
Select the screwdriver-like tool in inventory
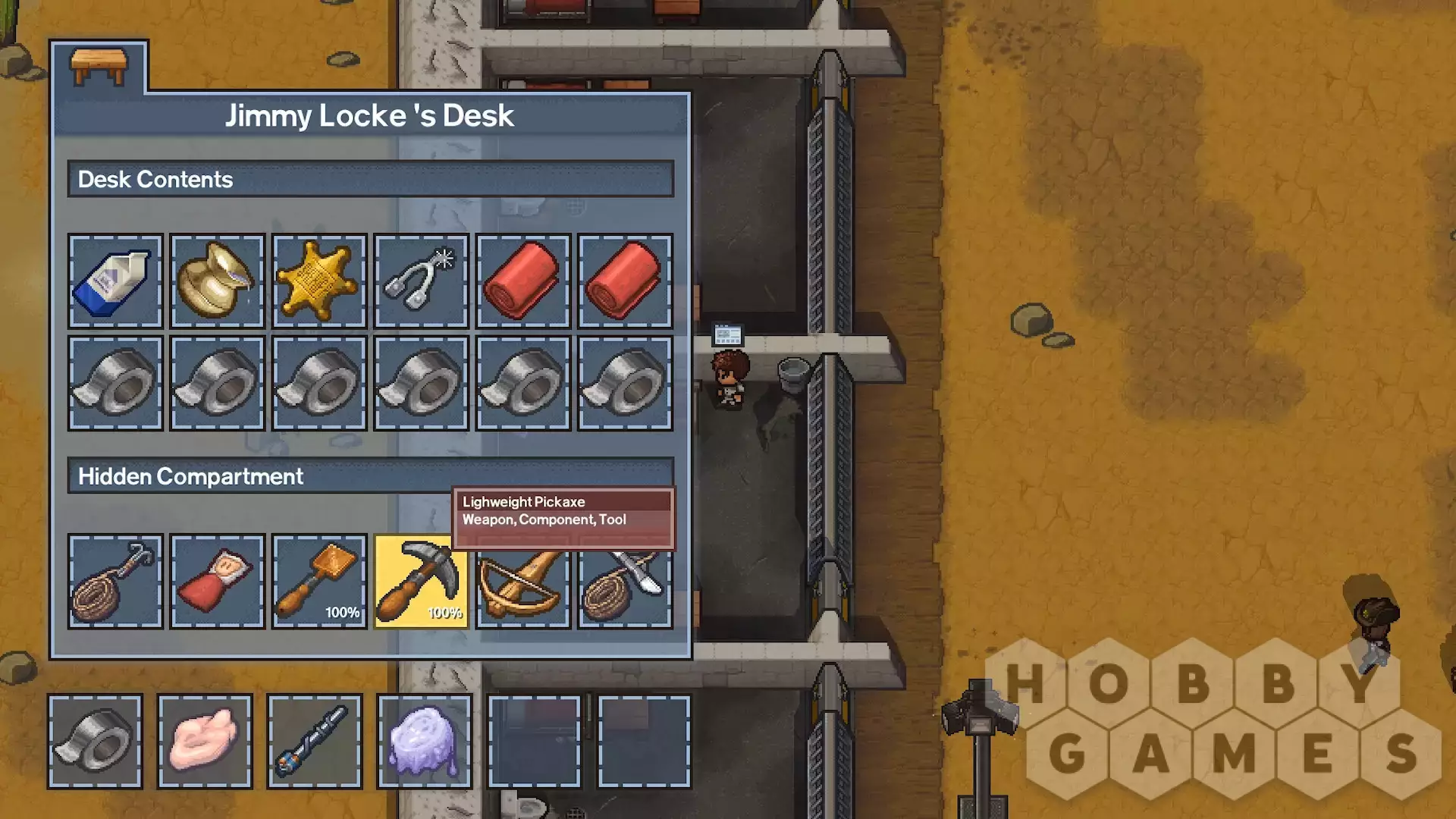[315, 741]
